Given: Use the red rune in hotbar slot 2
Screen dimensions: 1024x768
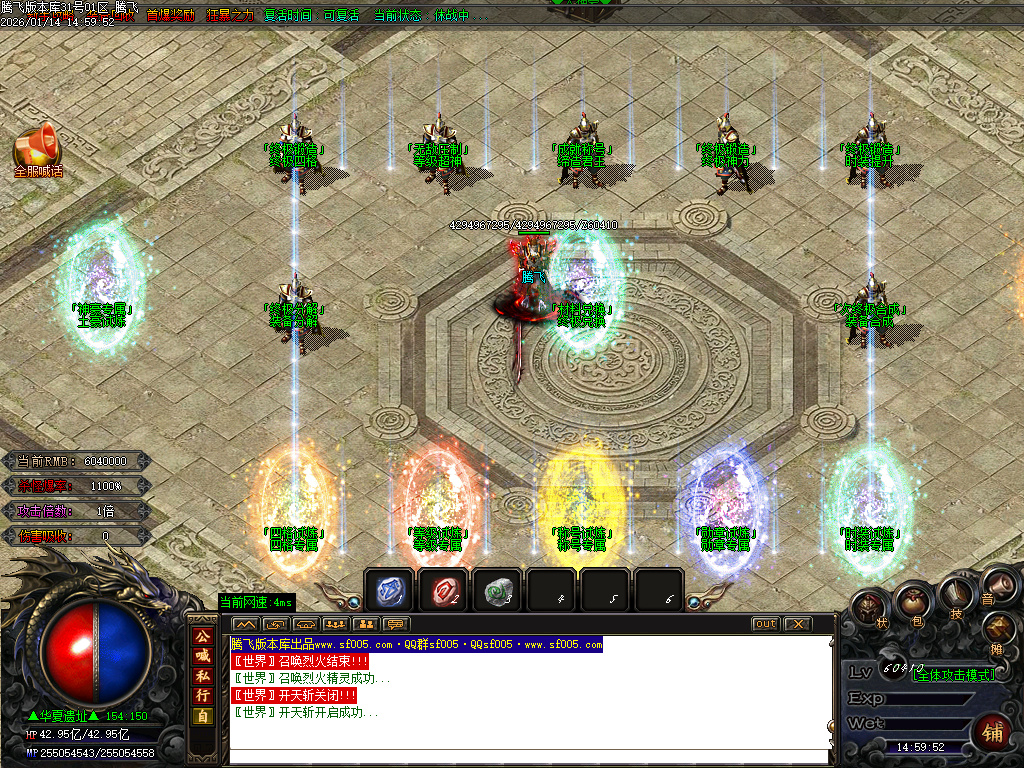Looking at the screenshot, I should (x=442, y=591).
